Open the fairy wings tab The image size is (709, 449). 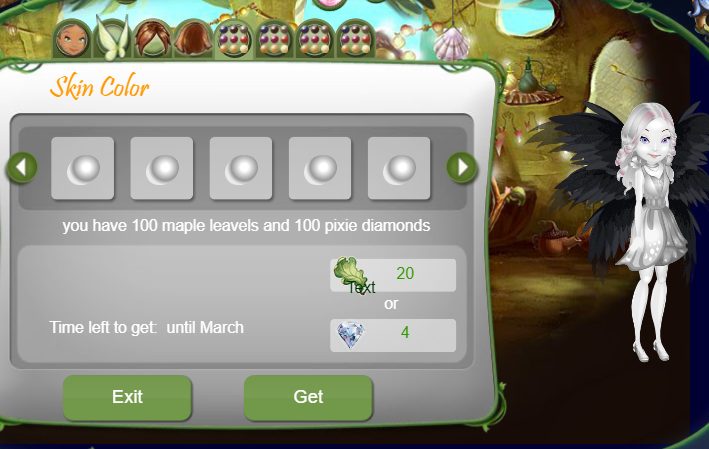112,40
